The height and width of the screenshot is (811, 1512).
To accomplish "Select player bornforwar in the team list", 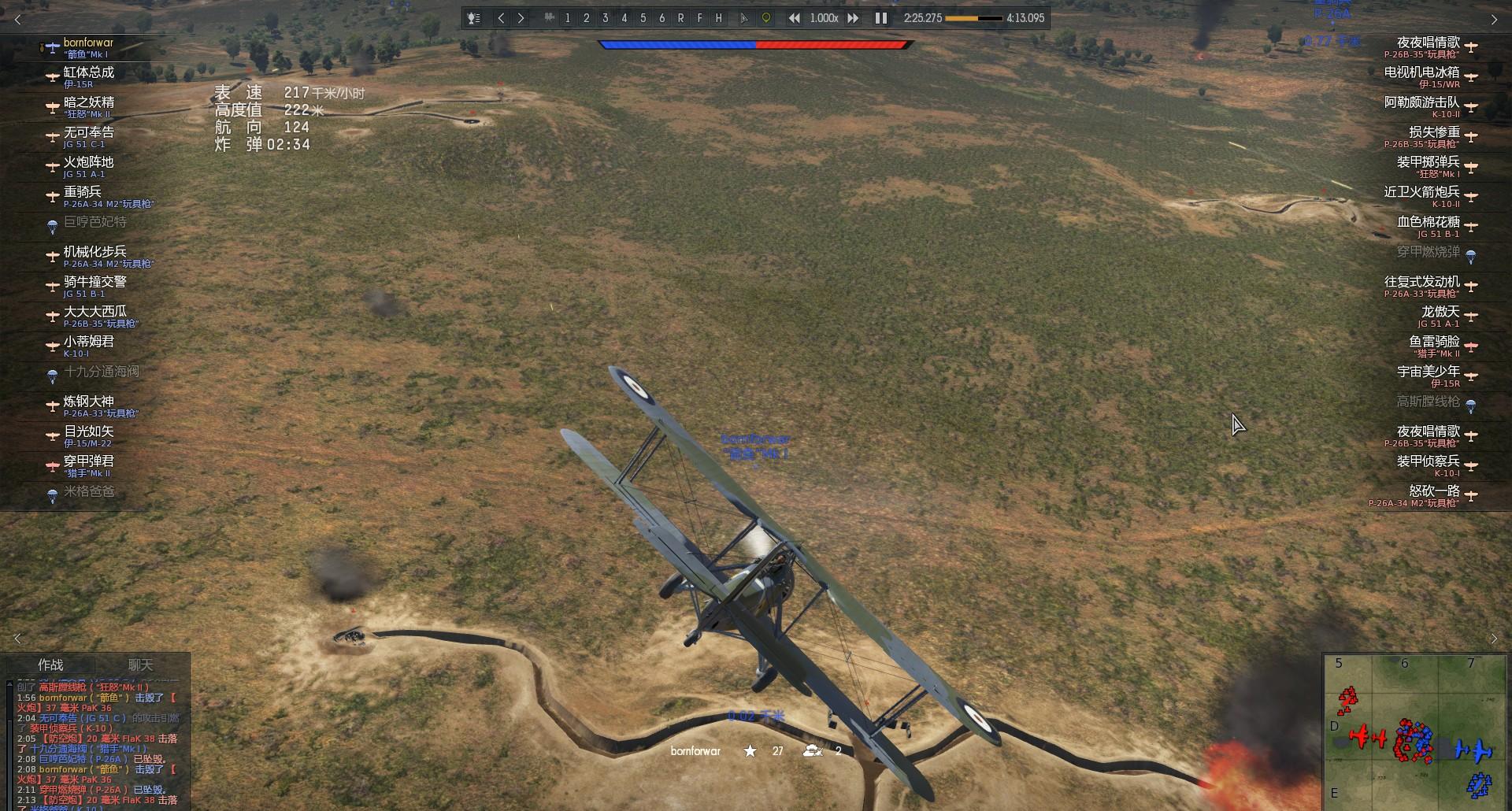I will tap(87, 46).
